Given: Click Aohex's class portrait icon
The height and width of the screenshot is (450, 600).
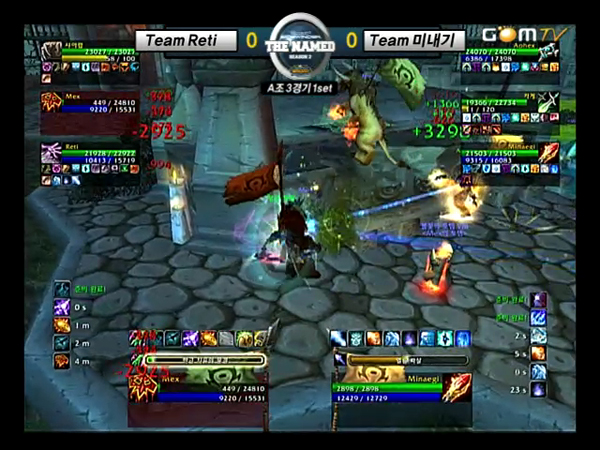Looking at the screenshot, I should [x=548, y=58].
